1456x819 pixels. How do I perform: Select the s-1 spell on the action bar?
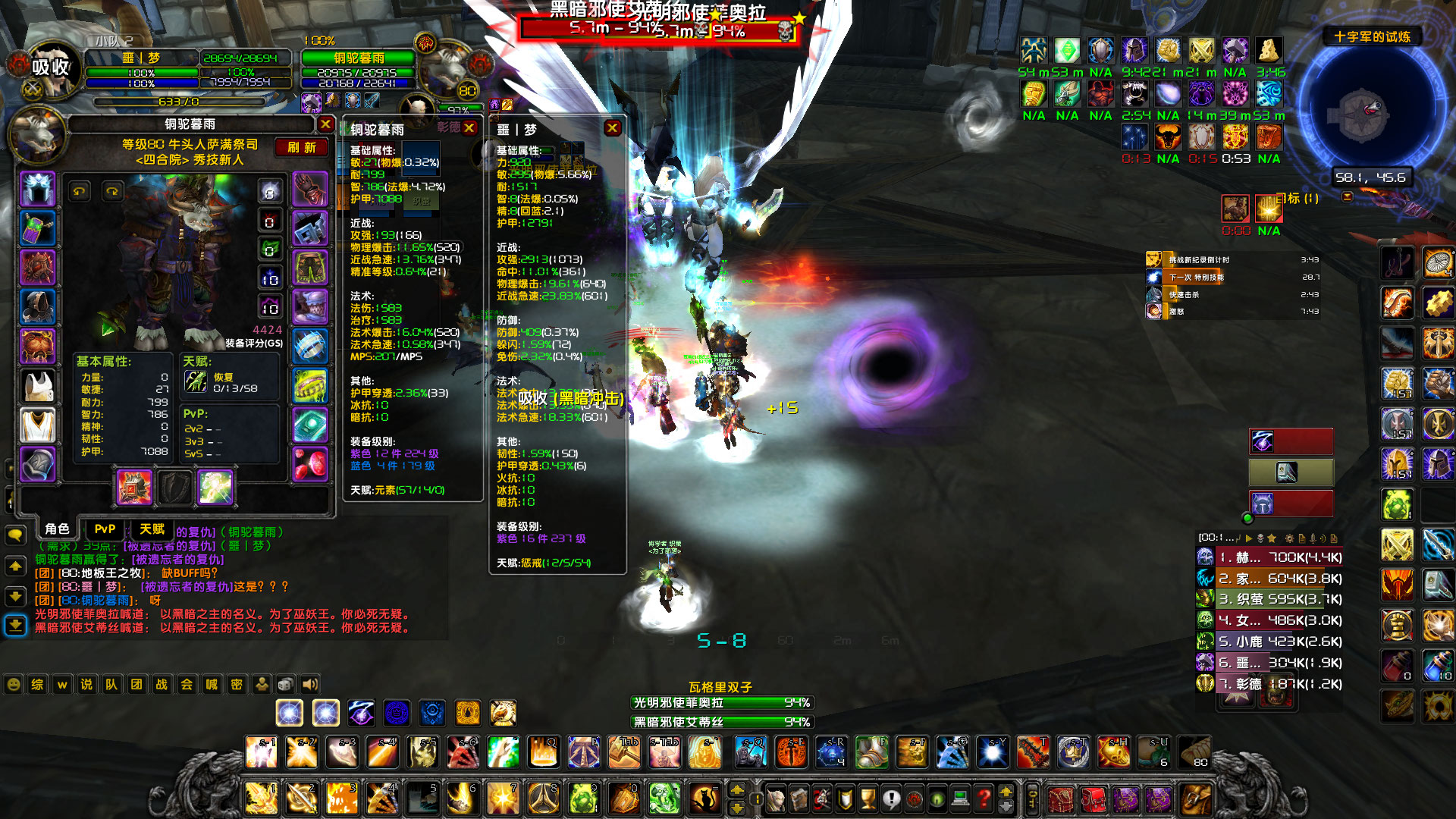(x=262, y=752)
